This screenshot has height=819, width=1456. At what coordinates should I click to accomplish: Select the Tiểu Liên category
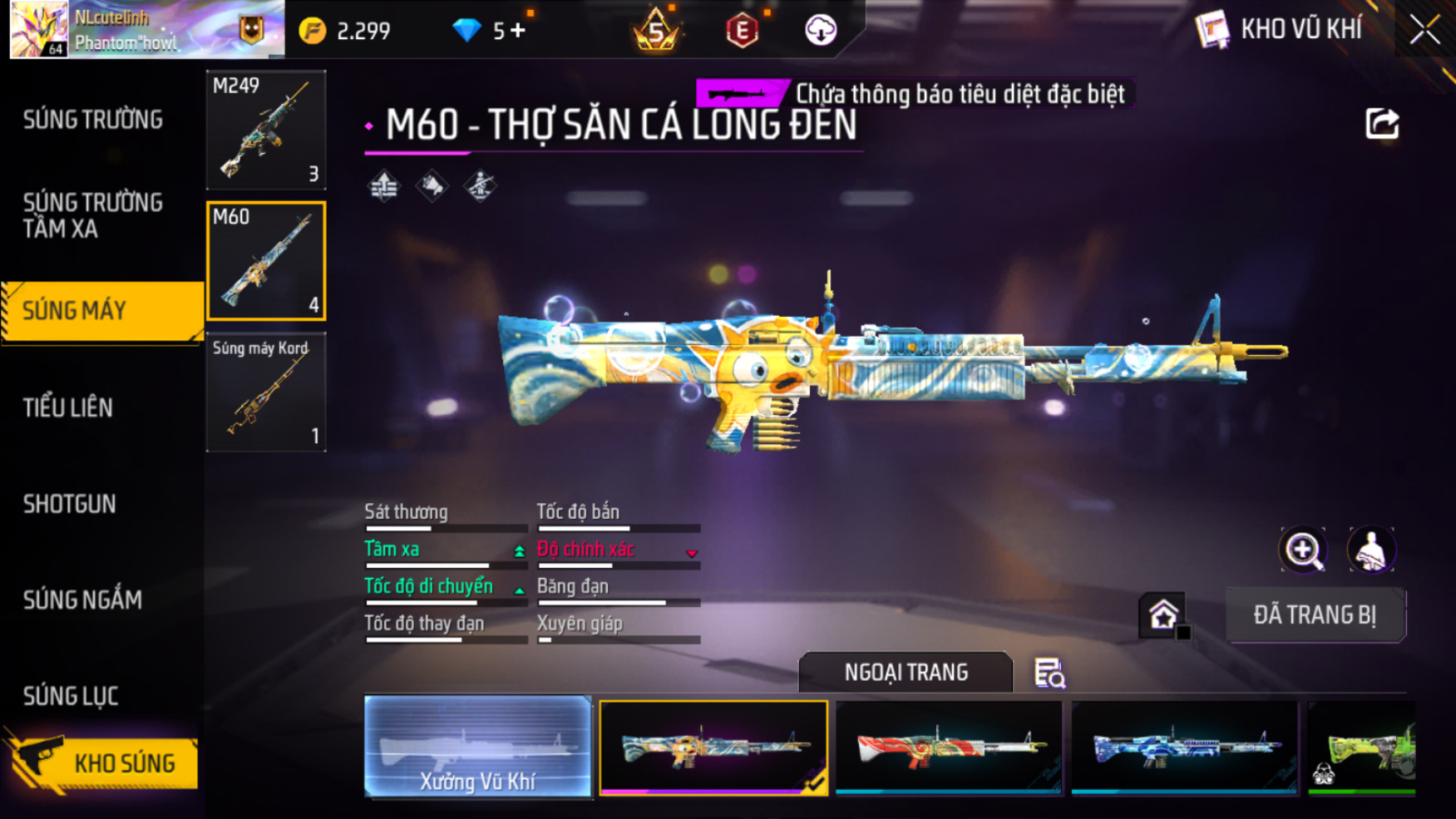tap(68, 407)
